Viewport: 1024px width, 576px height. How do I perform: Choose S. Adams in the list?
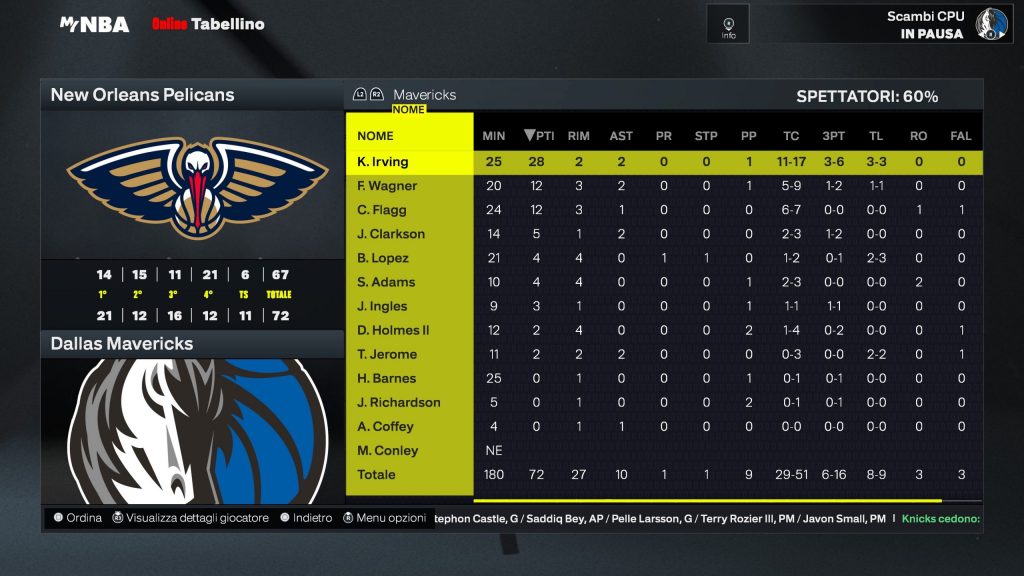[385, 282]
